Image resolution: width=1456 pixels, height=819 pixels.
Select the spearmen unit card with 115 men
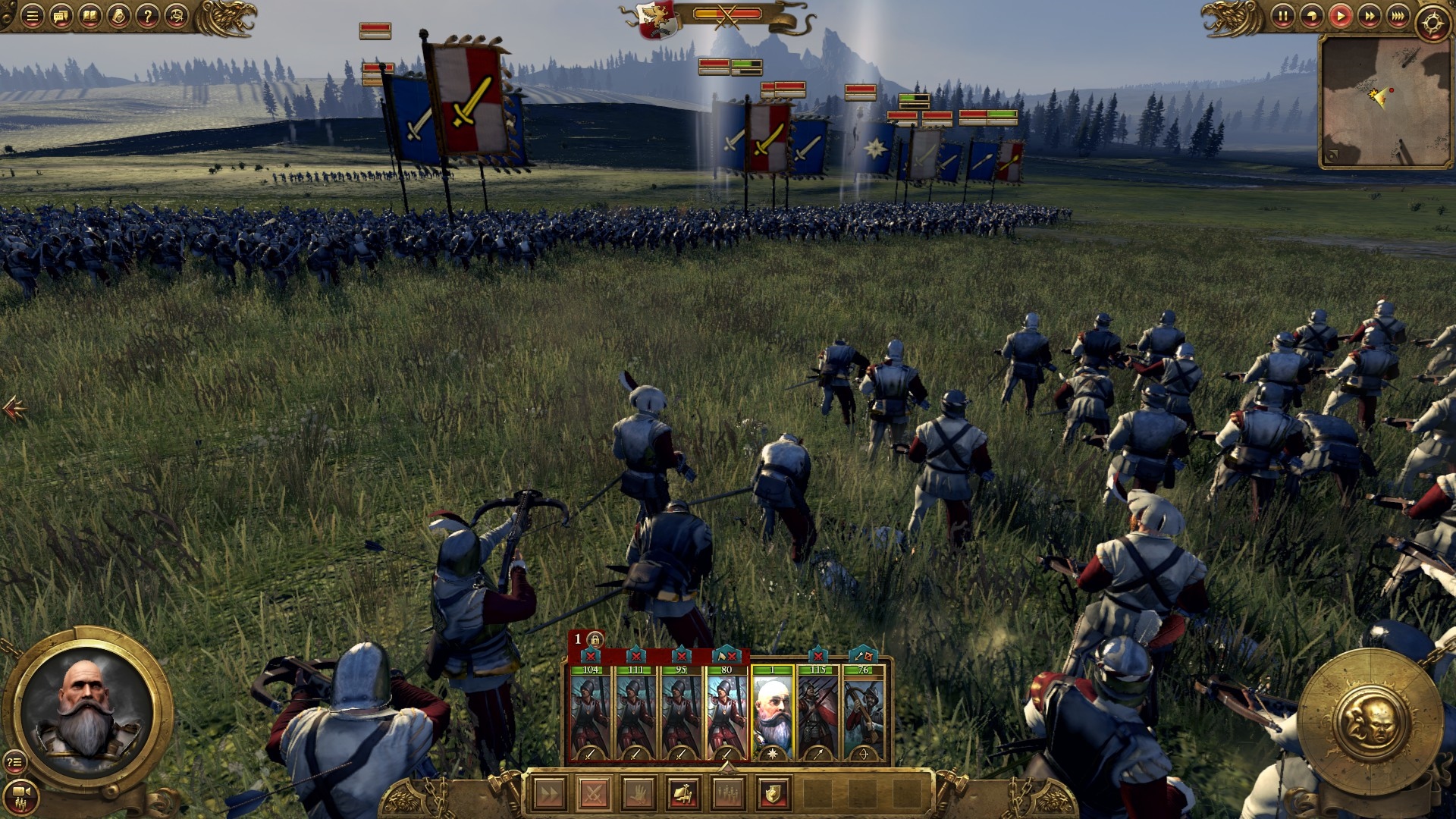tap(817, 713)
